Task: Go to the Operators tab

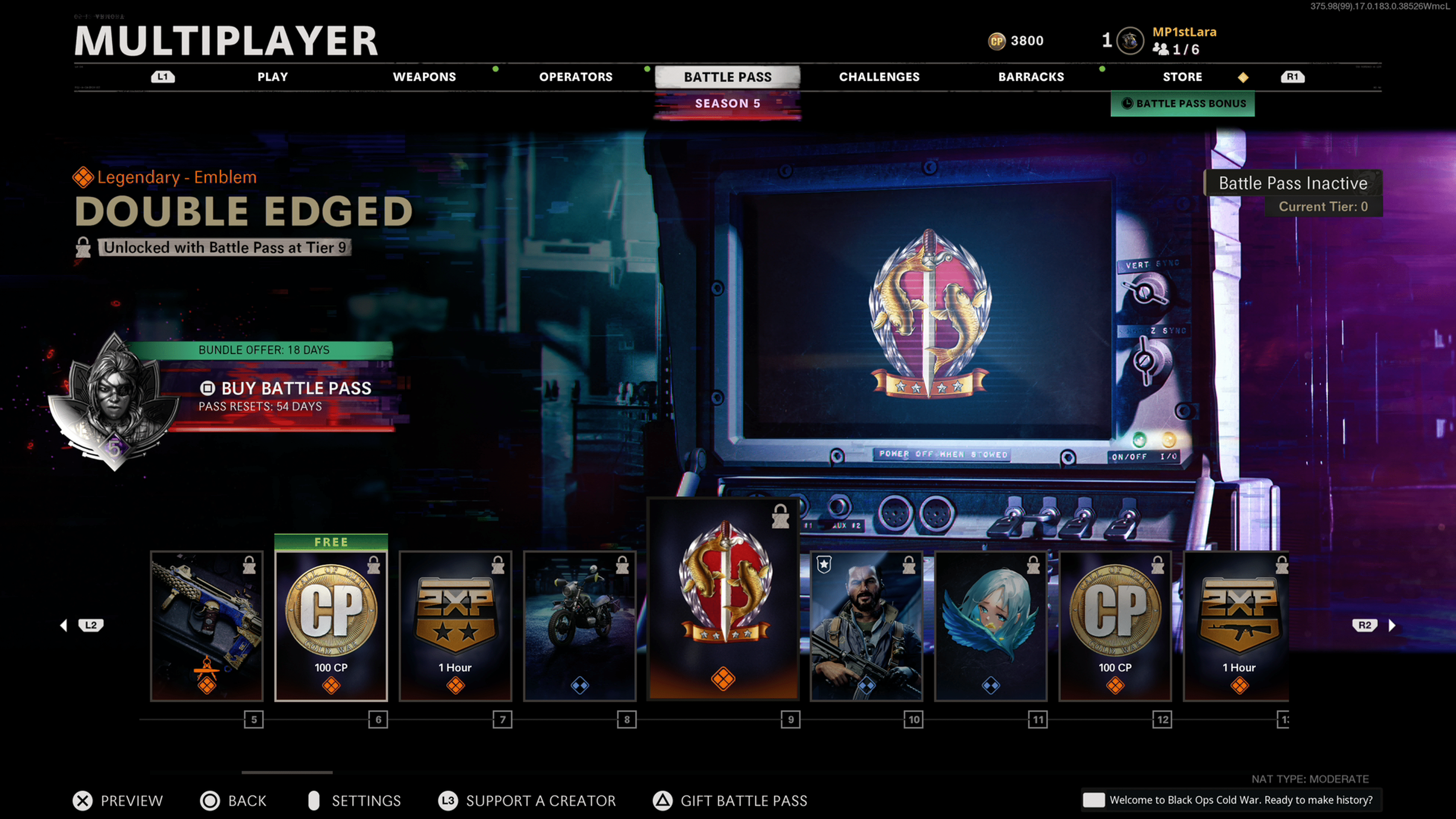Action: [x=576, y=77]
